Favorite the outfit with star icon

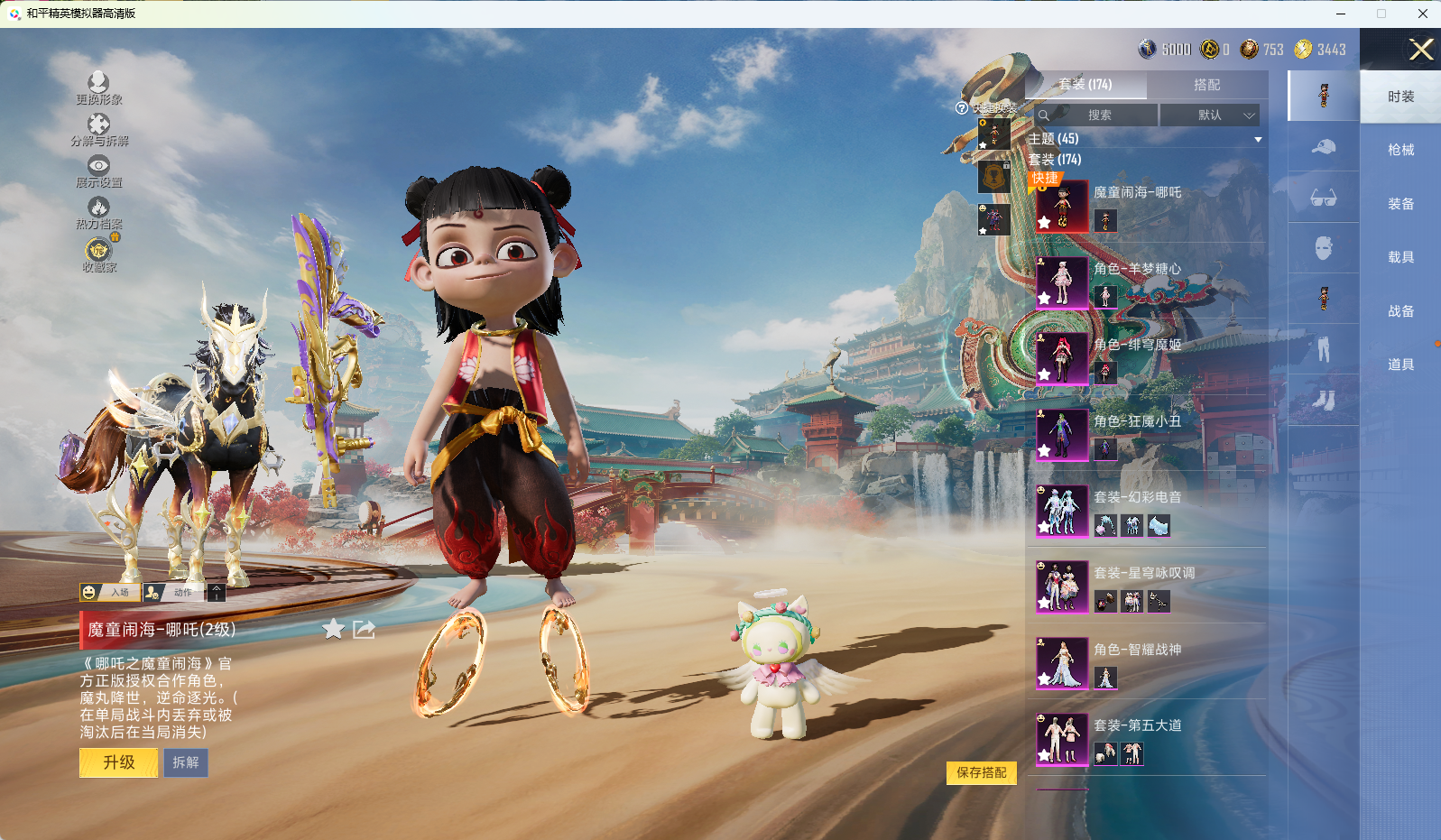(x=334, y=629)
